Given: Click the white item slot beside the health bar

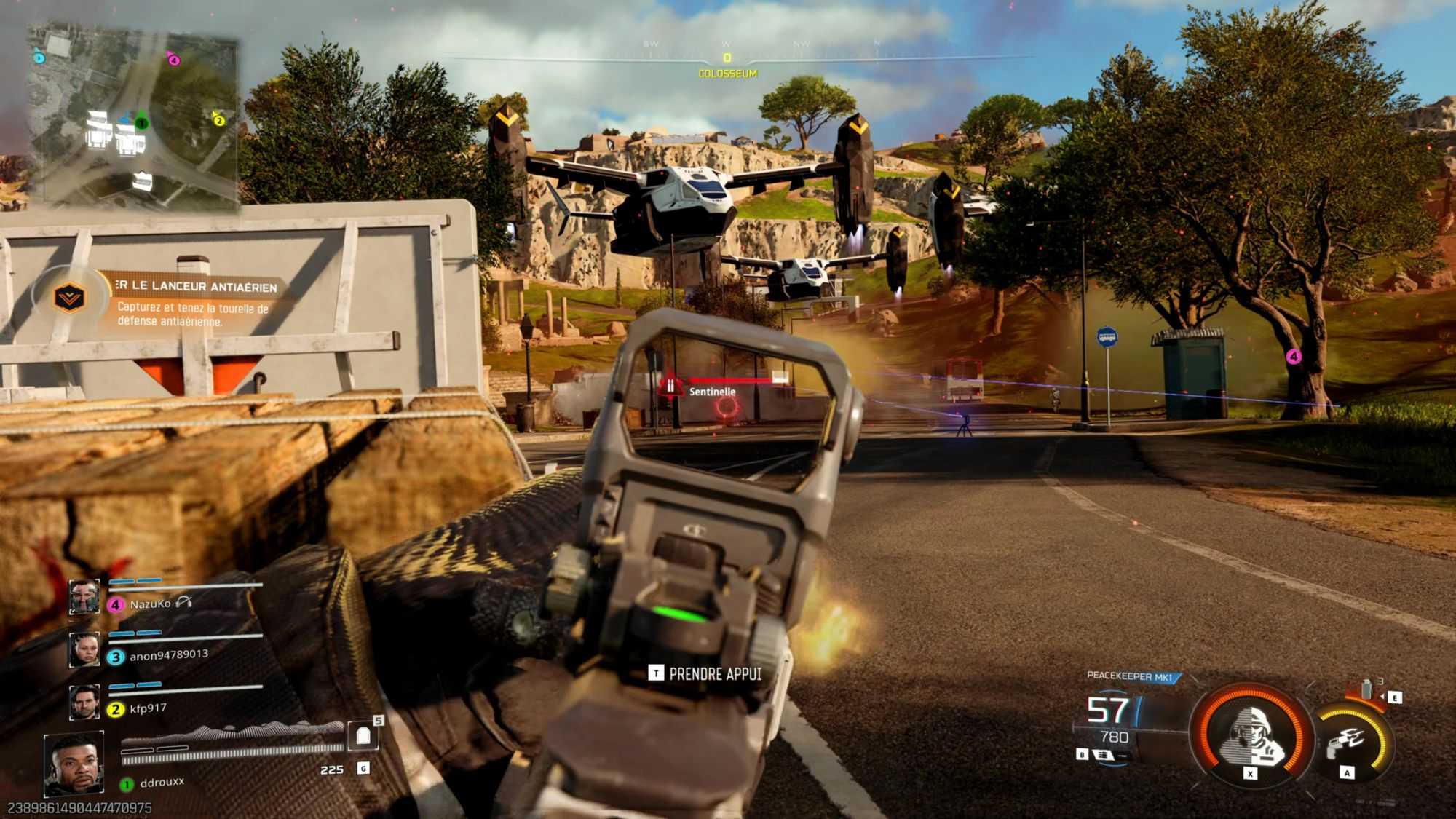Looking at the screenshot, I should tap(363, 736).
